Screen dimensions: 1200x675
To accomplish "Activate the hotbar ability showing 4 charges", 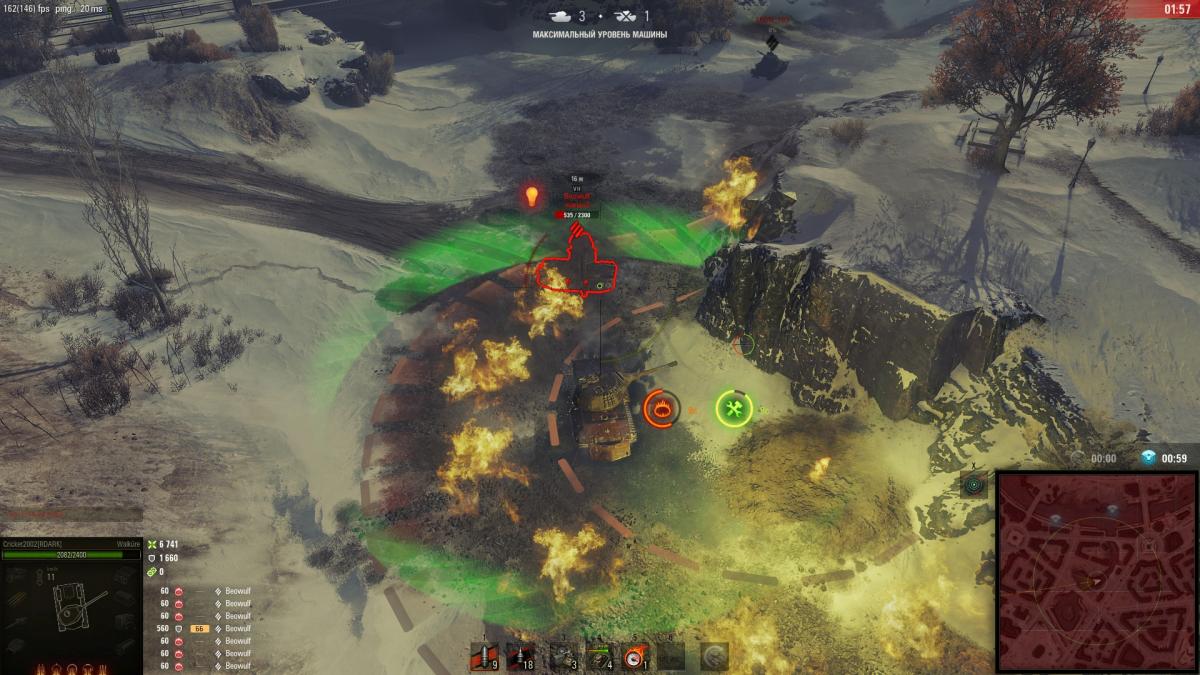I will 599,656.
